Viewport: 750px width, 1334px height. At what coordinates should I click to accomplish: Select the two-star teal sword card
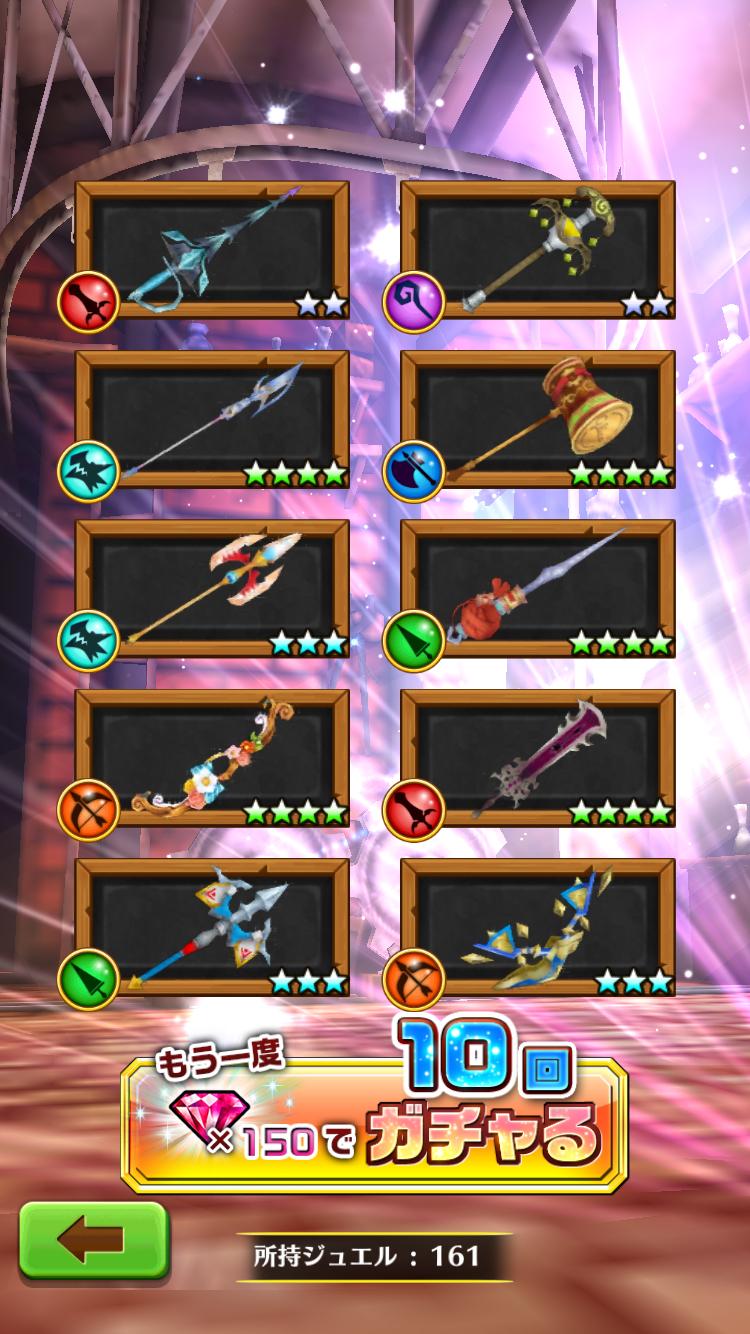click(213, 250)
